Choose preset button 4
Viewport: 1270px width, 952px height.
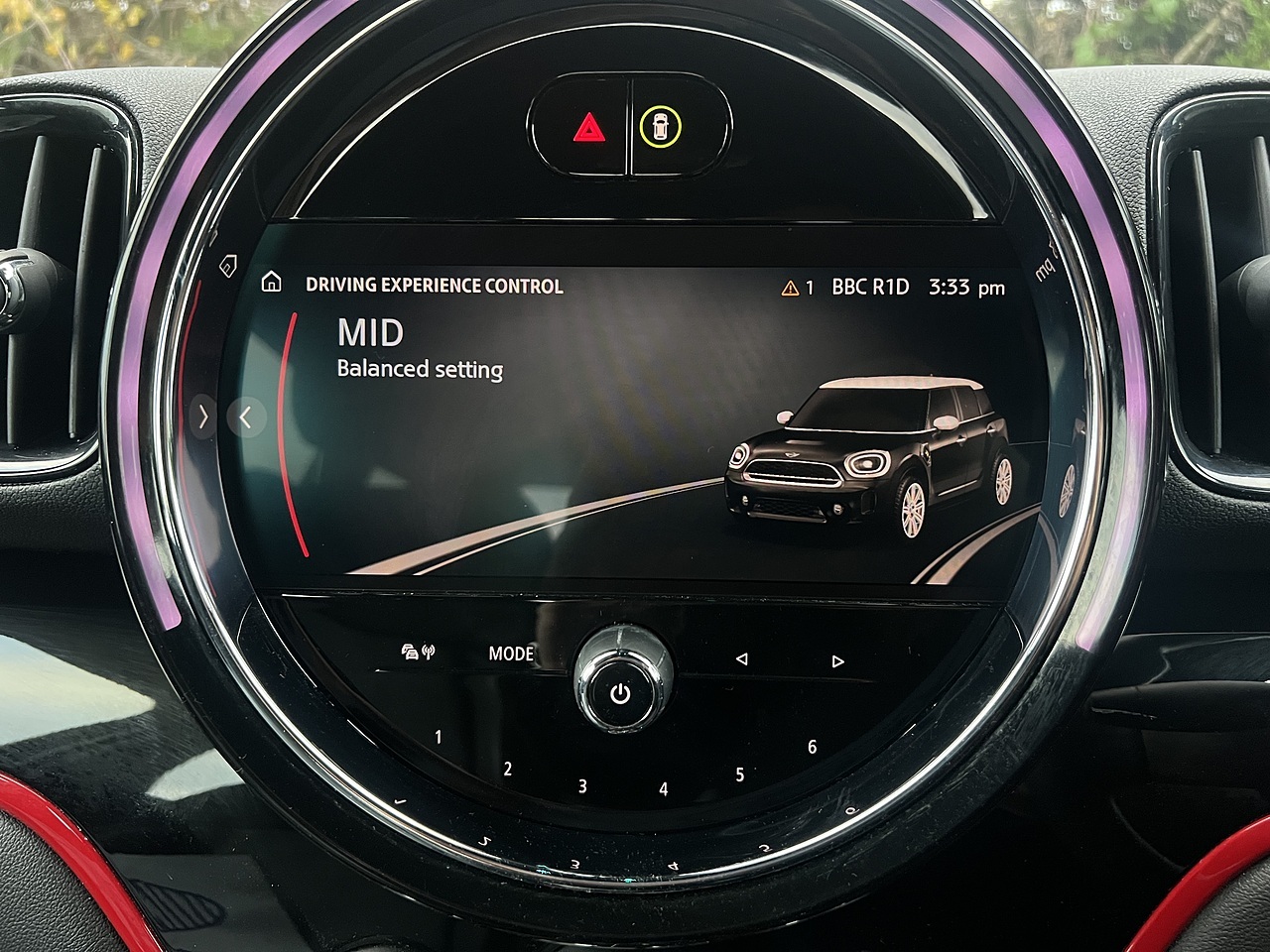point(663,789)
